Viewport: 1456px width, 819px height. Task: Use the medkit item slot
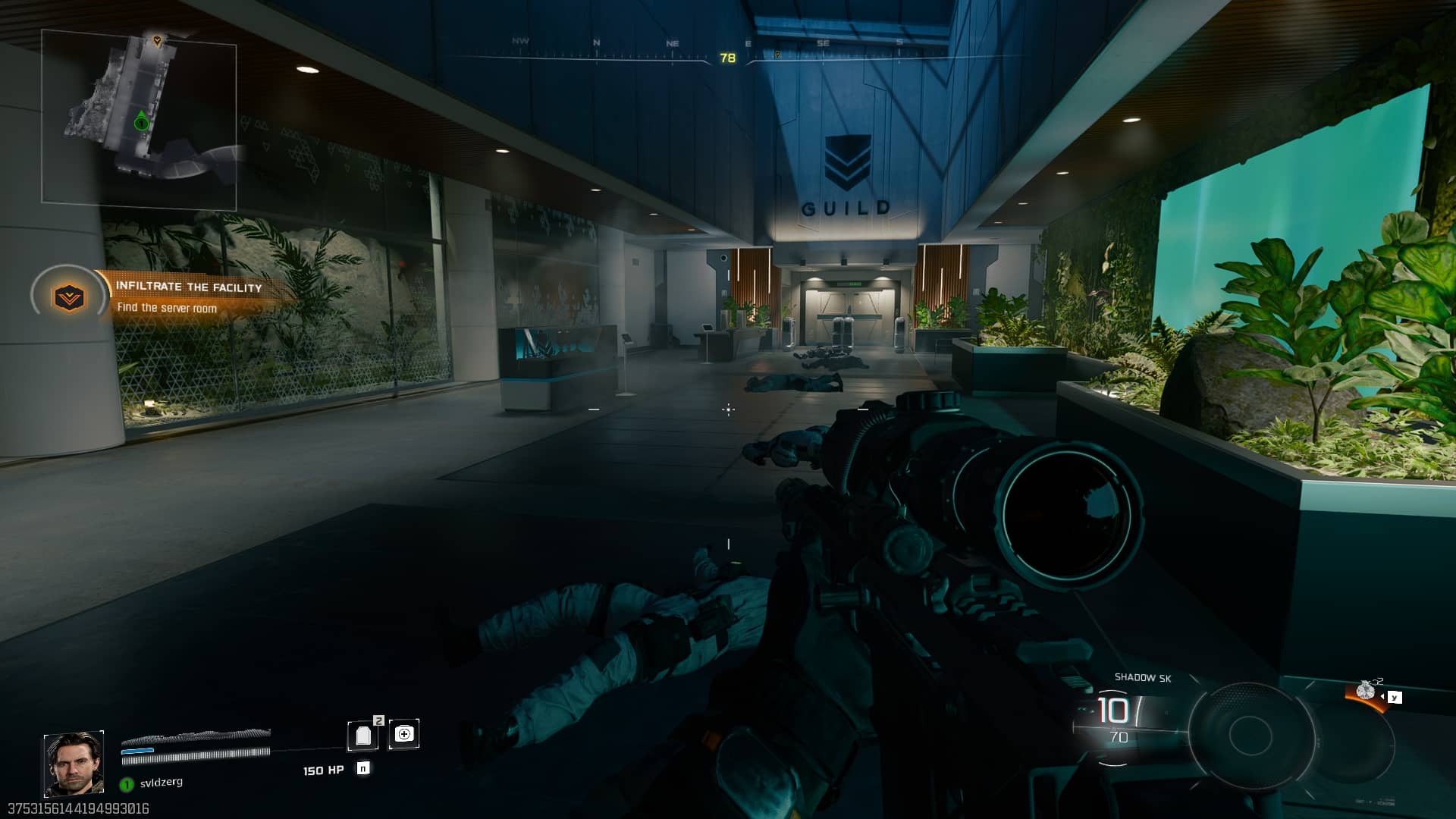pyautogui.click(x=404, y=734)
